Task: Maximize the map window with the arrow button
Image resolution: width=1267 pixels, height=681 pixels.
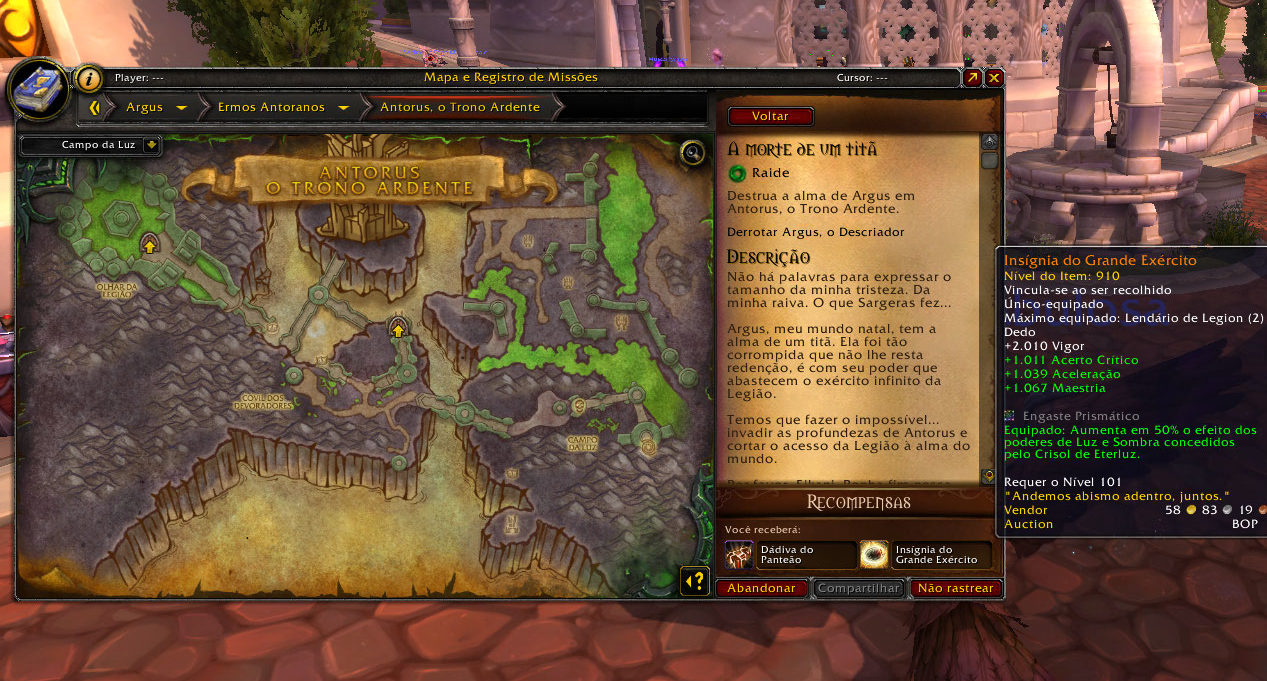Action: click(x=972, y=77)
